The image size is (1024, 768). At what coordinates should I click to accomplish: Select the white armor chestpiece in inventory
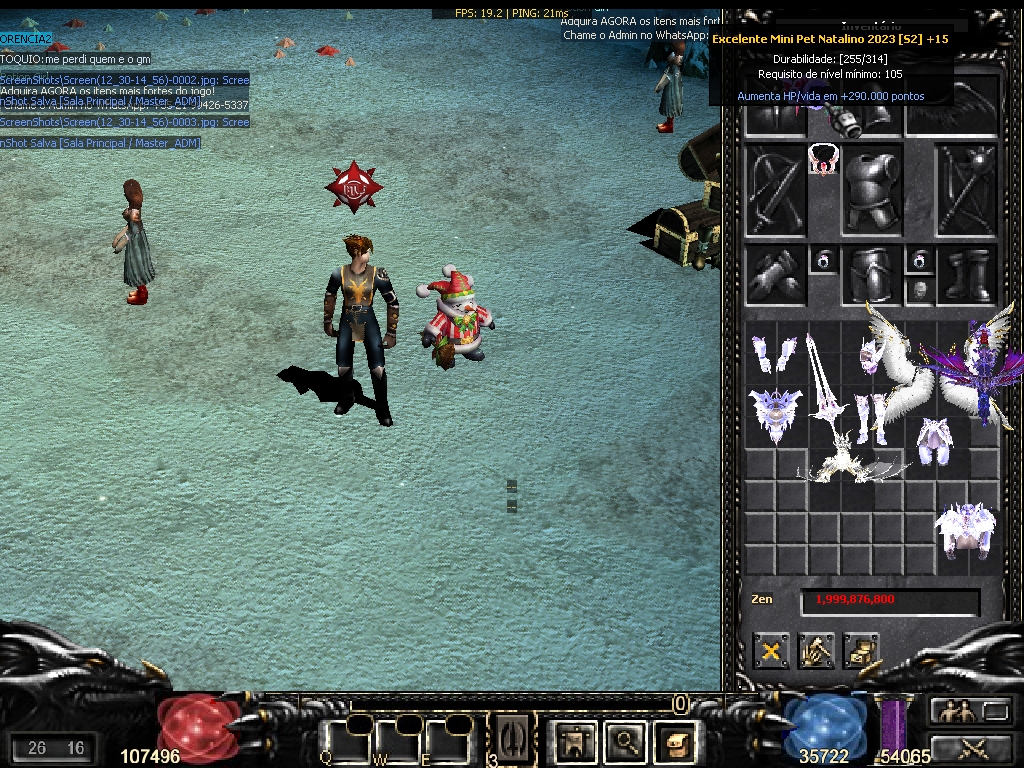pyautogui.click(x=963, y=528)
